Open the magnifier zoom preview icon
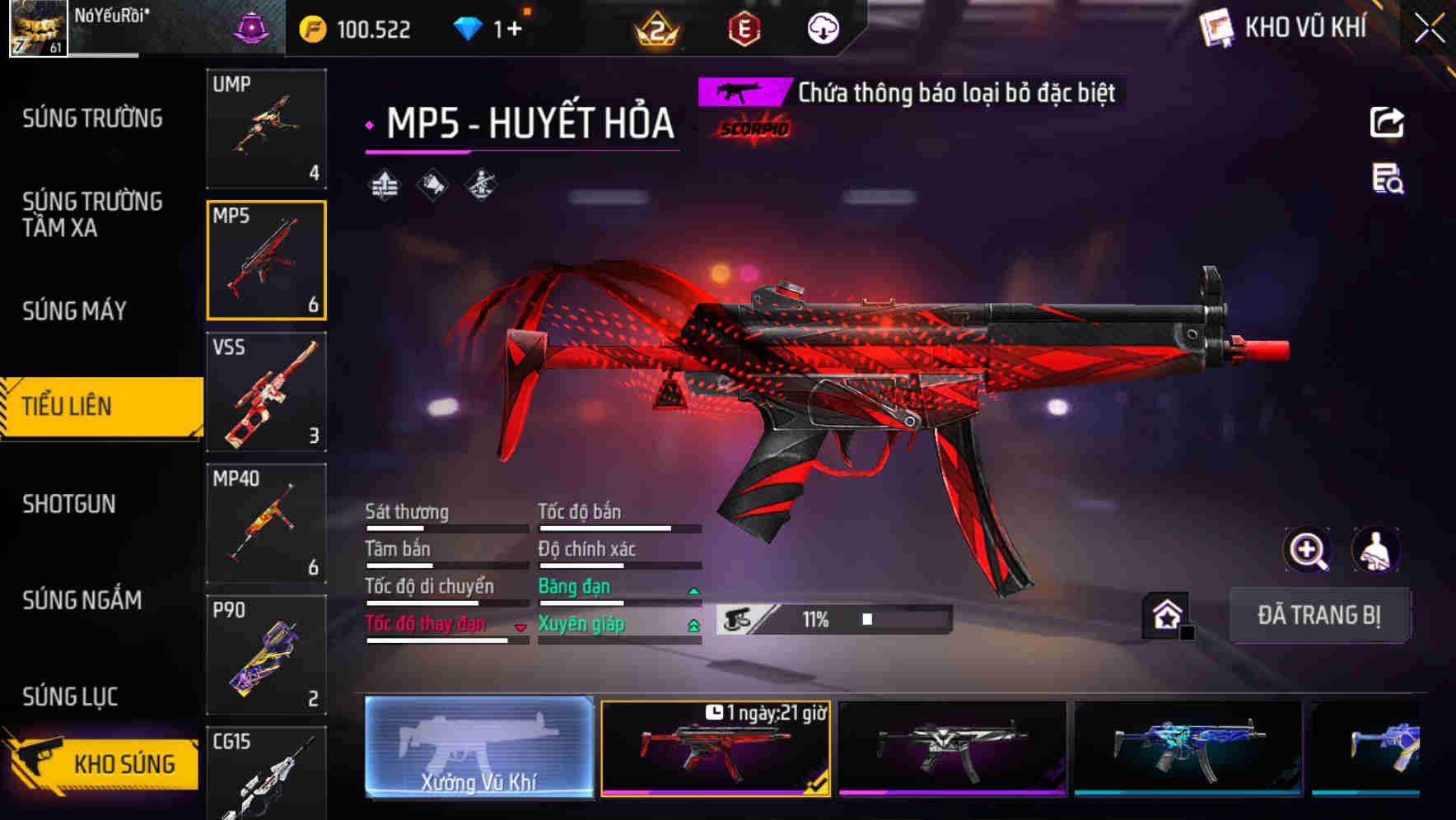This screenshot has height=820, width=1456. point(1308,550)
